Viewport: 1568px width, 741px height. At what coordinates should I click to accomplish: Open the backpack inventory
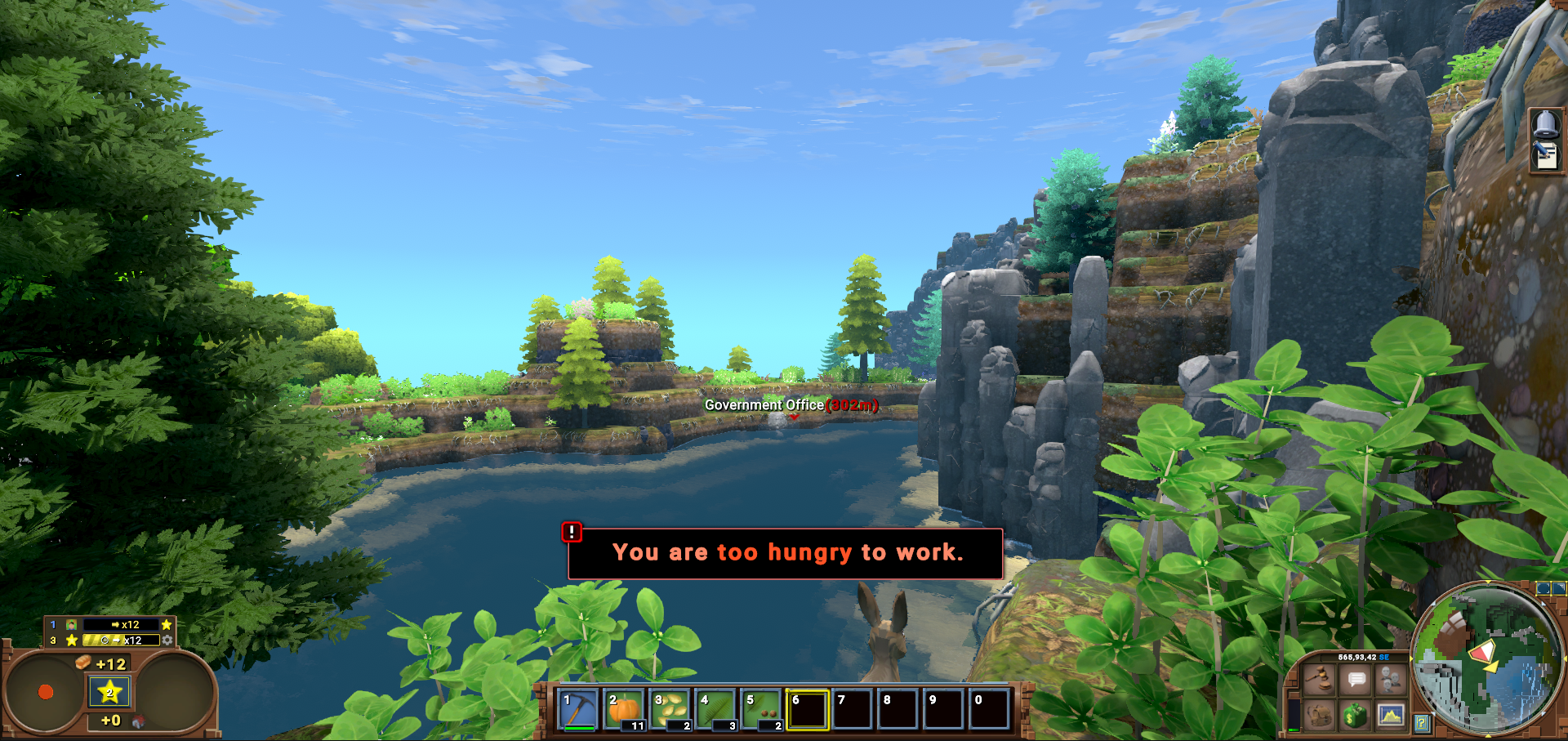1319,716
